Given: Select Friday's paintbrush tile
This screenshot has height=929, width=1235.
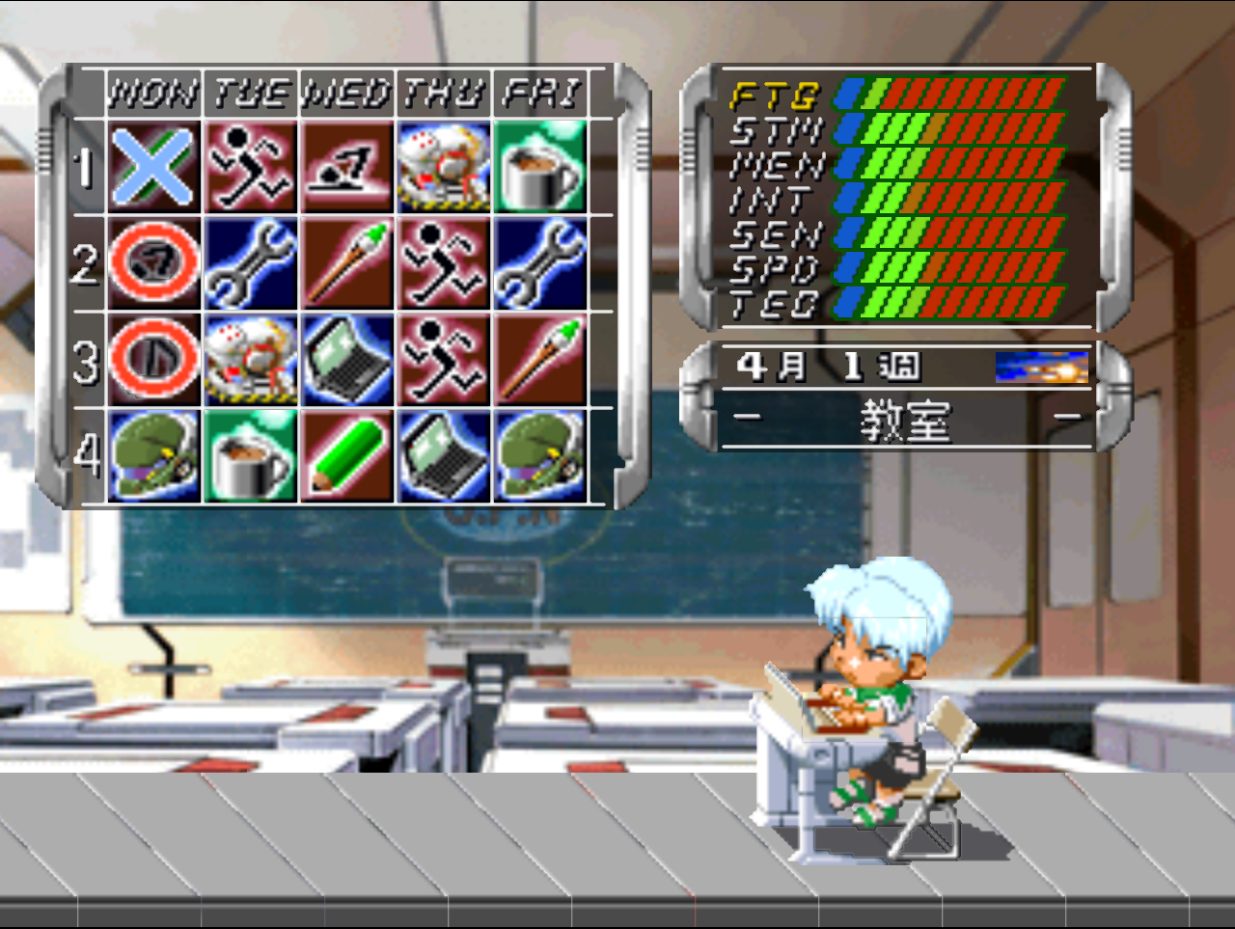Looking at the screenshot, I should pyautogui.click(x=540, y=359).
